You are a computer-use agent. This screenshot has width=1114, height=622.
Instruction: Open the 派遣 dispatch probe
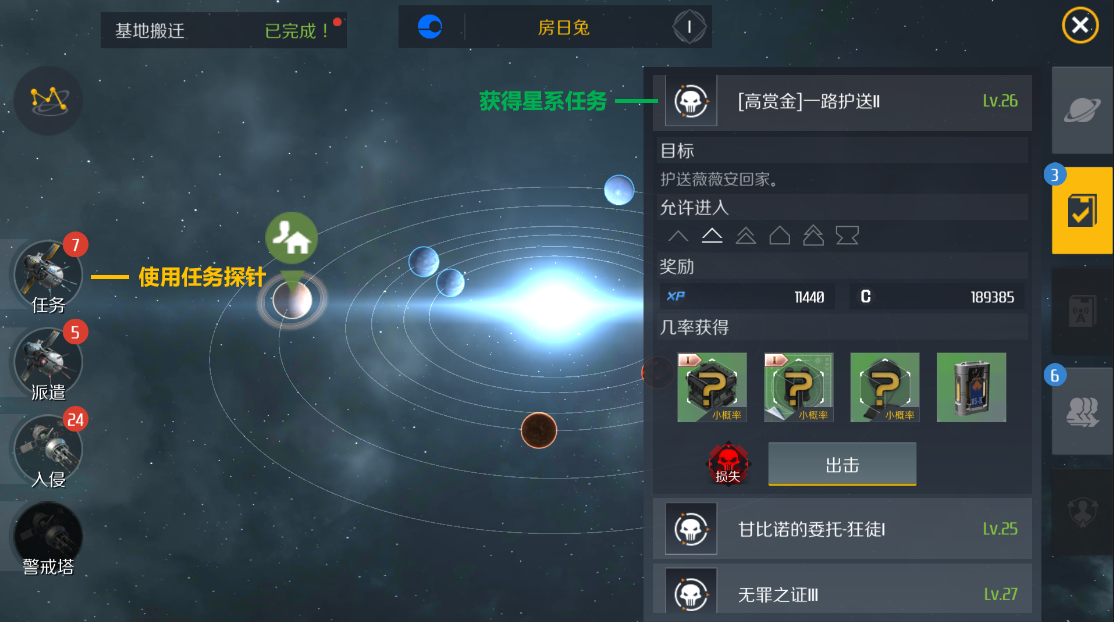click(x=47, y=360)
